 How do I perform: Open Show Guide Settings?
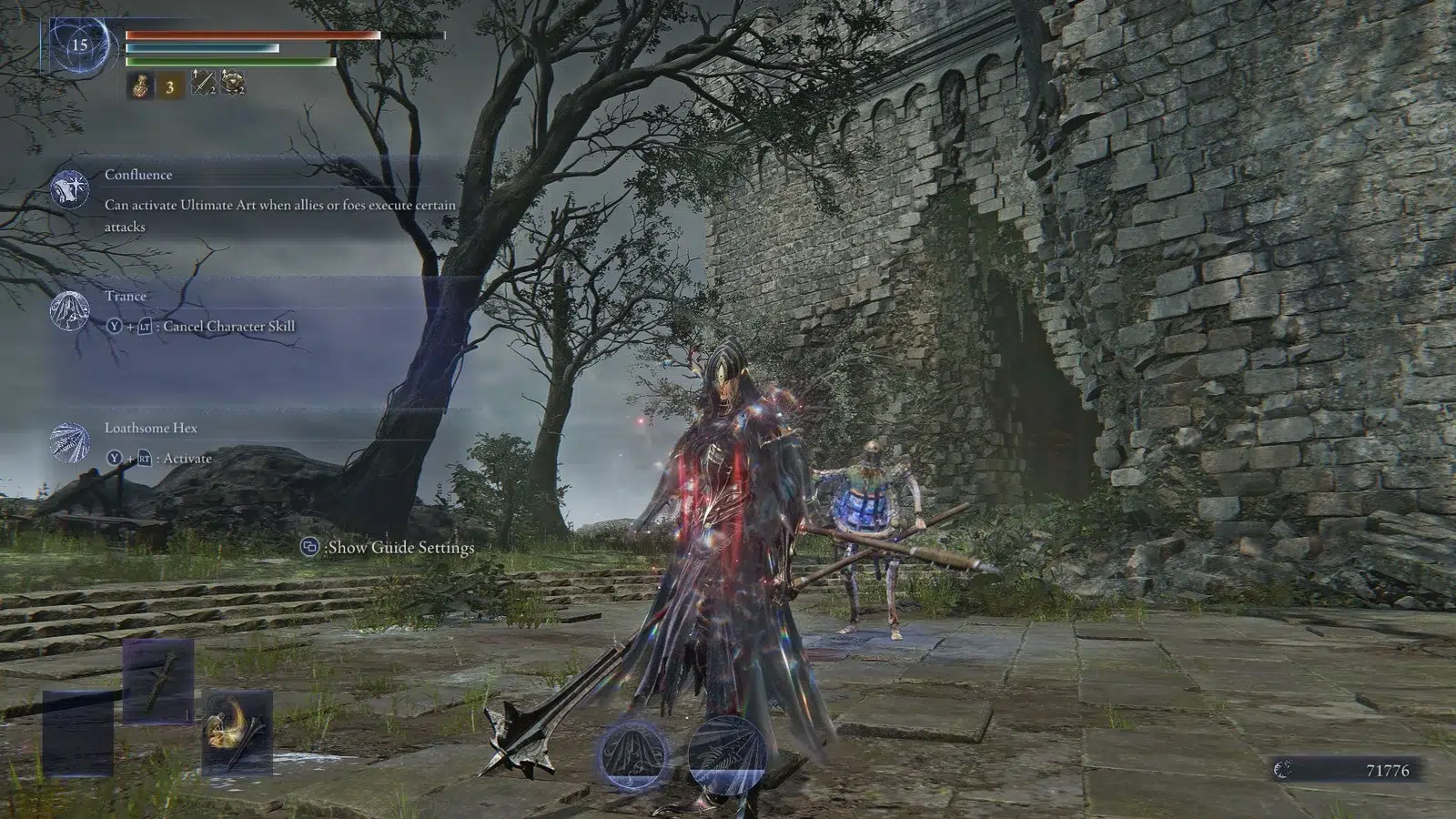click(389, 547)
